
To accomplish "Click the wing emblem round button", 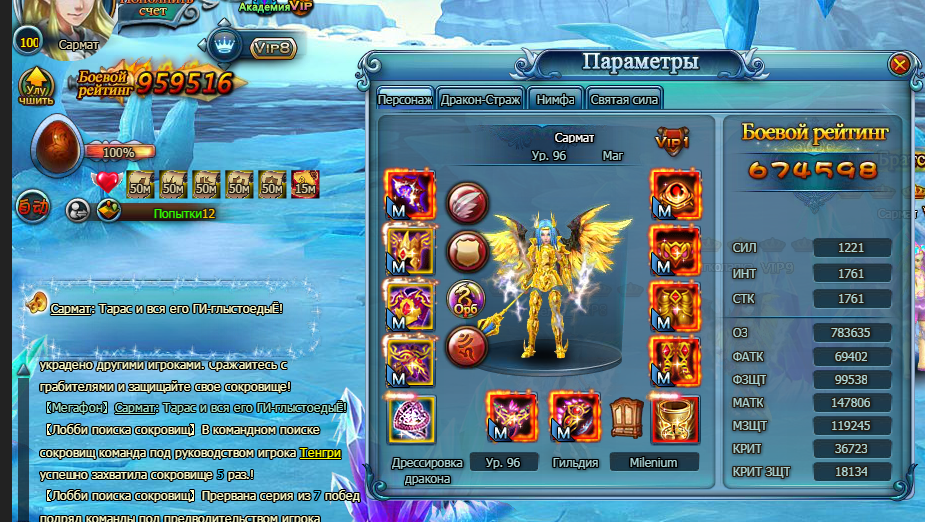I will point(466,203).
